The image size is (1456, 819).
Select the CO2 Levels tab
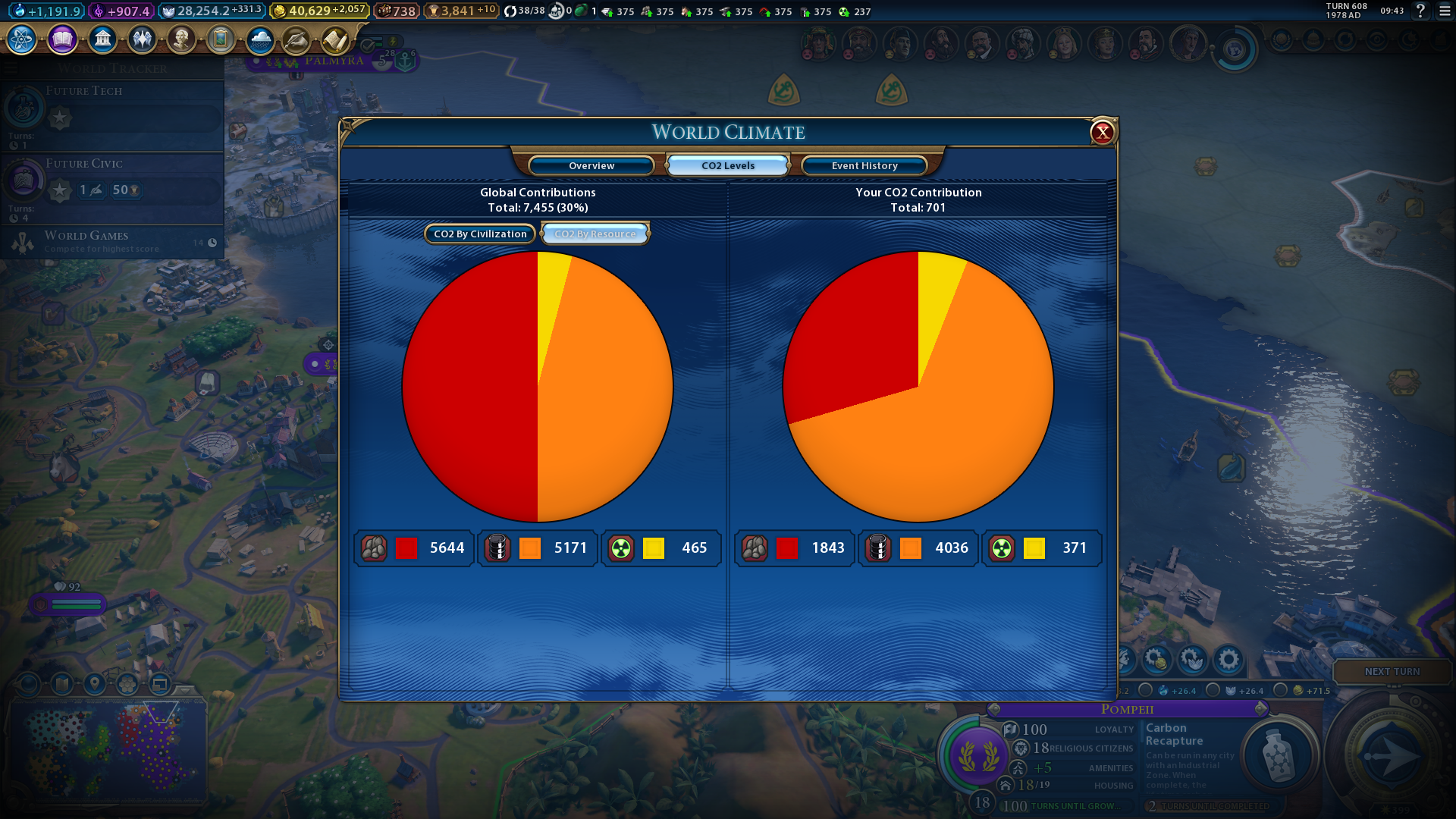pos(728,165)
